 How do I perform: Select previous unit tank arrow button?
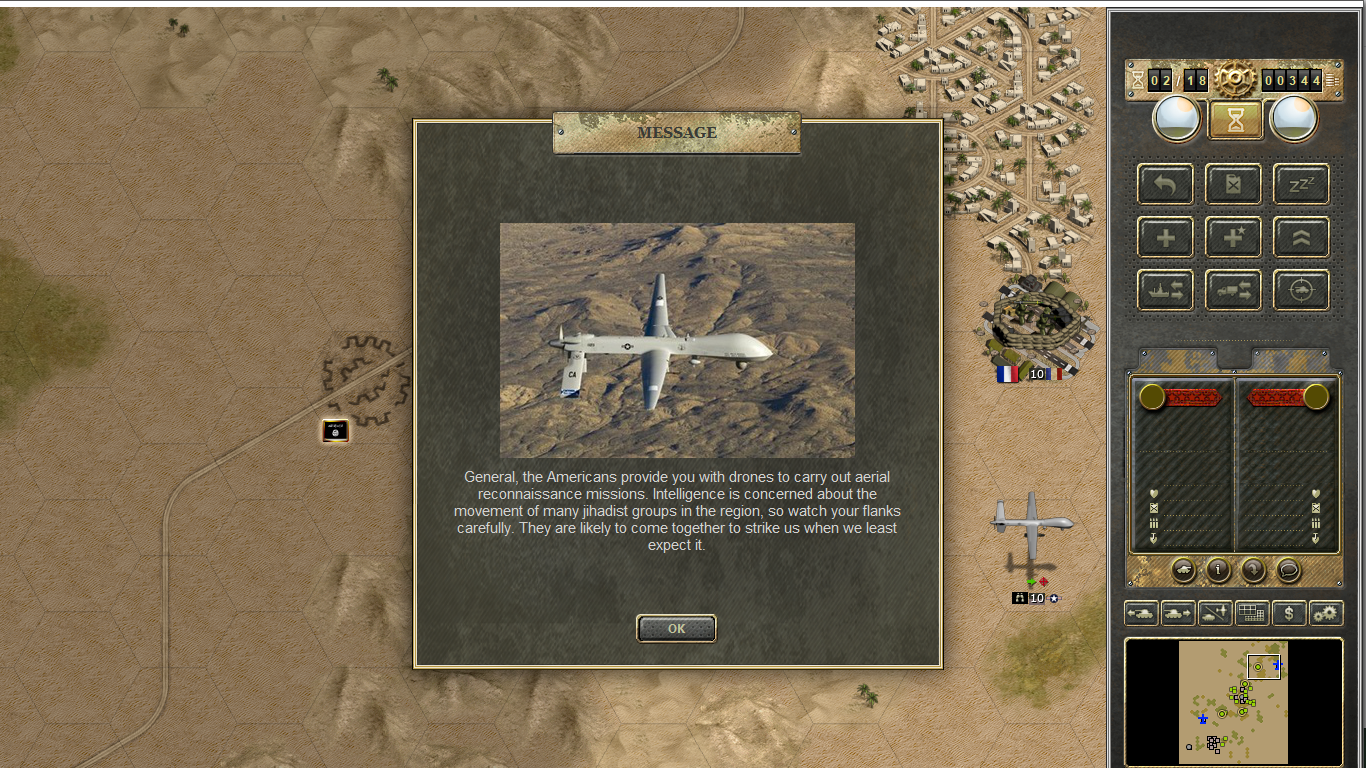click(x=1141, y=613)
